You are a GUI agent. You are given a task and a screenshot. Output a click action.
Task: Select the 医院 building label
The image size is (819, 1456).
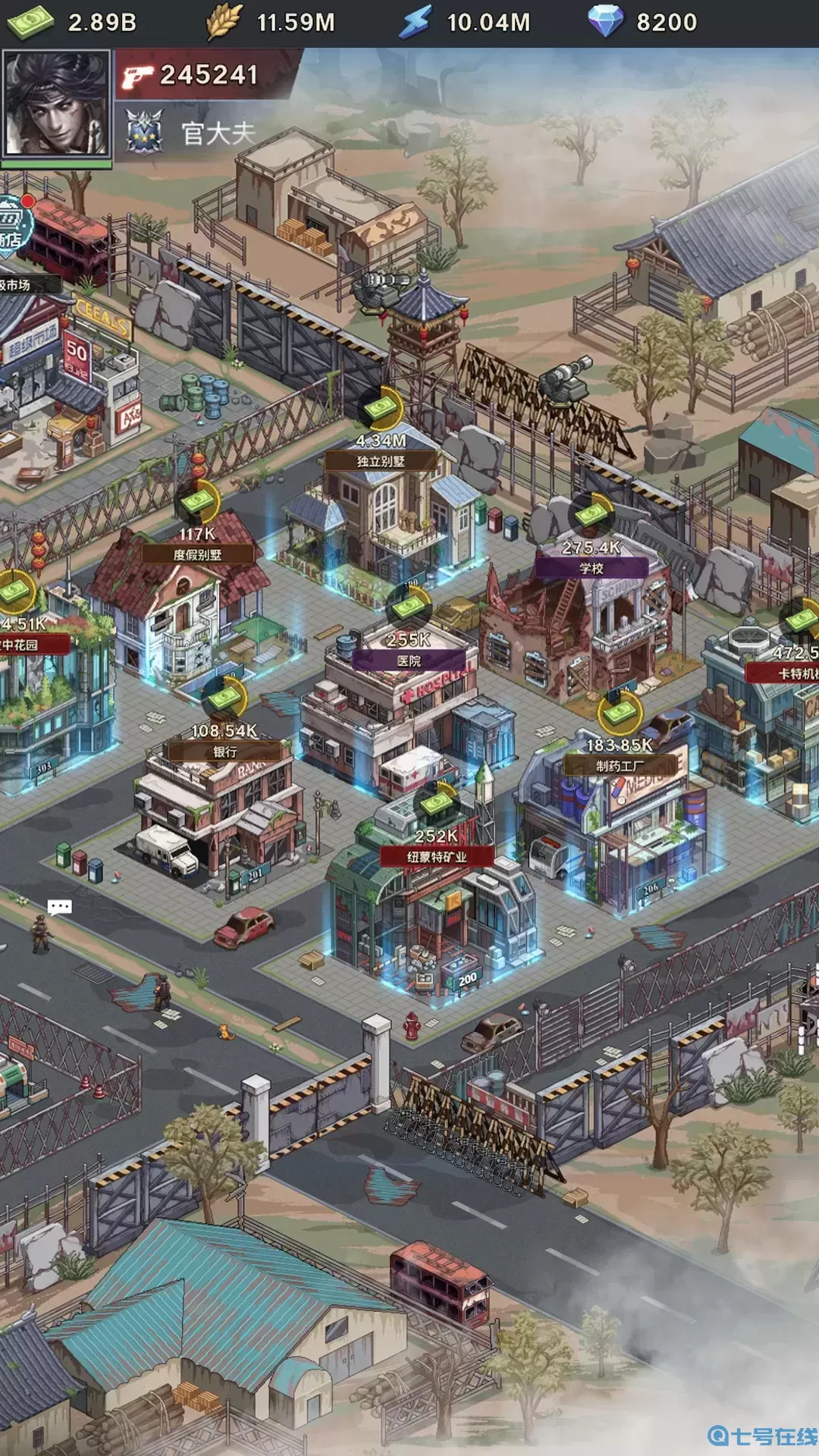[x=409, y=661]
